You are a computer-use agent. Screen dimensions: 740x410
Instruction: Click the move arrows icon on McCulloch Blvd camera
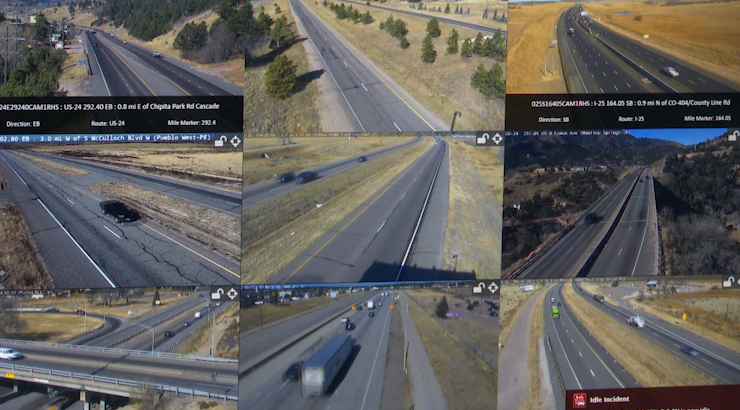[x=234, y=141]
